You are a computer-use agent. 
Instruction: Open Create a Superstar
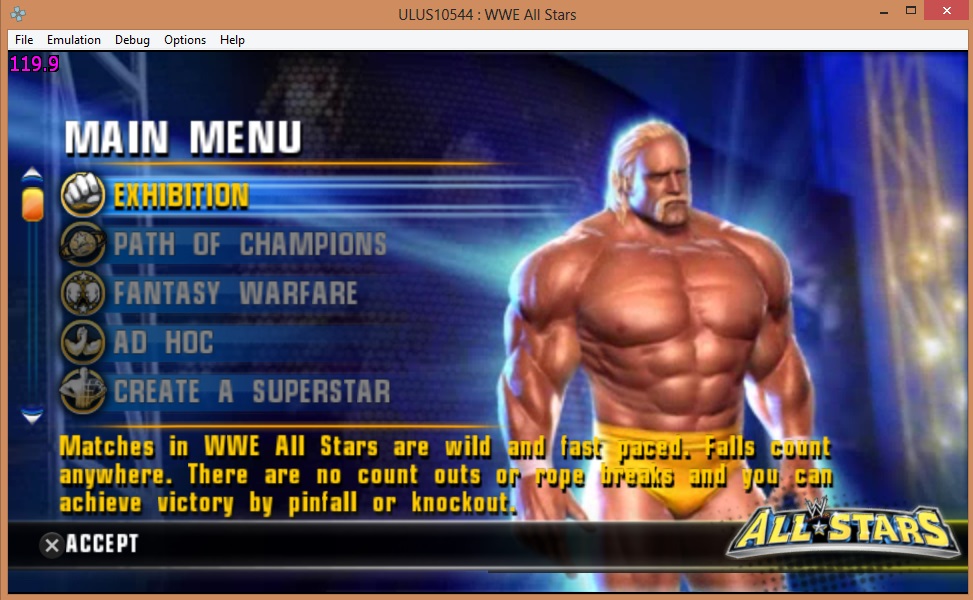[251, 391]
